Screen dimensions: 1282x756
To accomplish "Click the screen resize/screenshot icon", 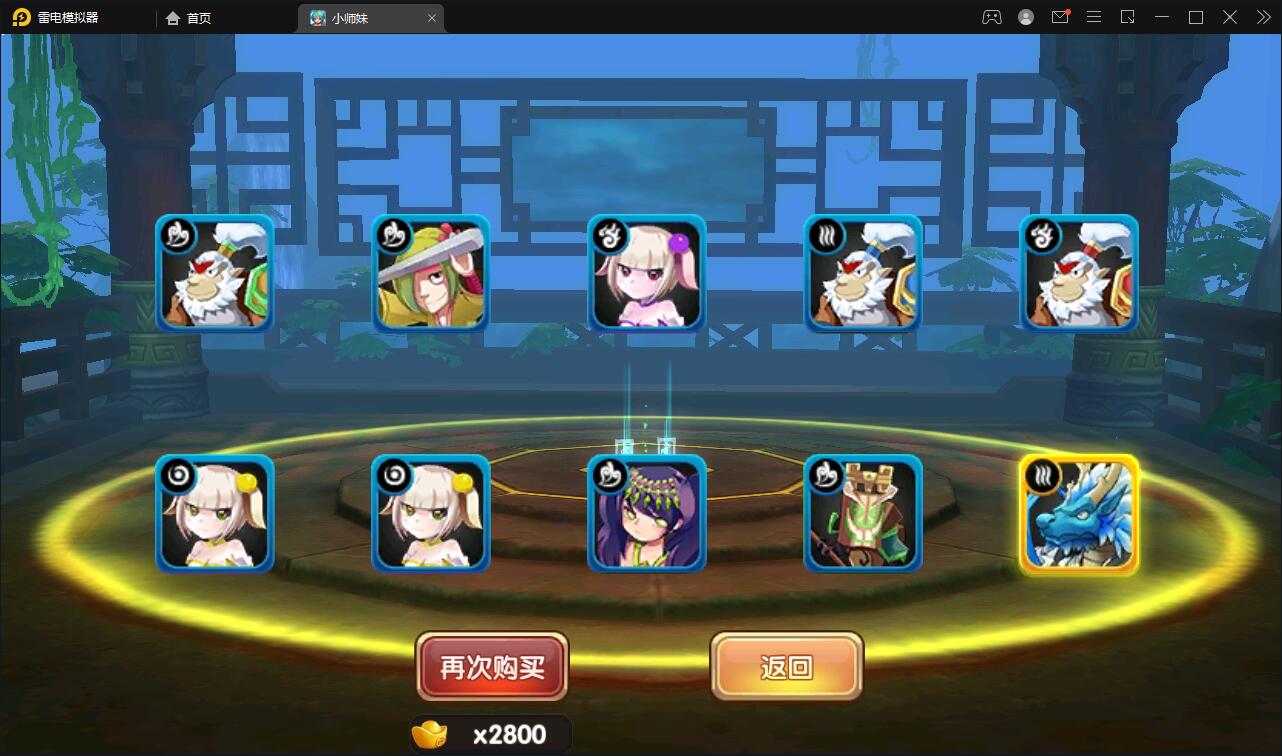I will tap(1128, 17).
